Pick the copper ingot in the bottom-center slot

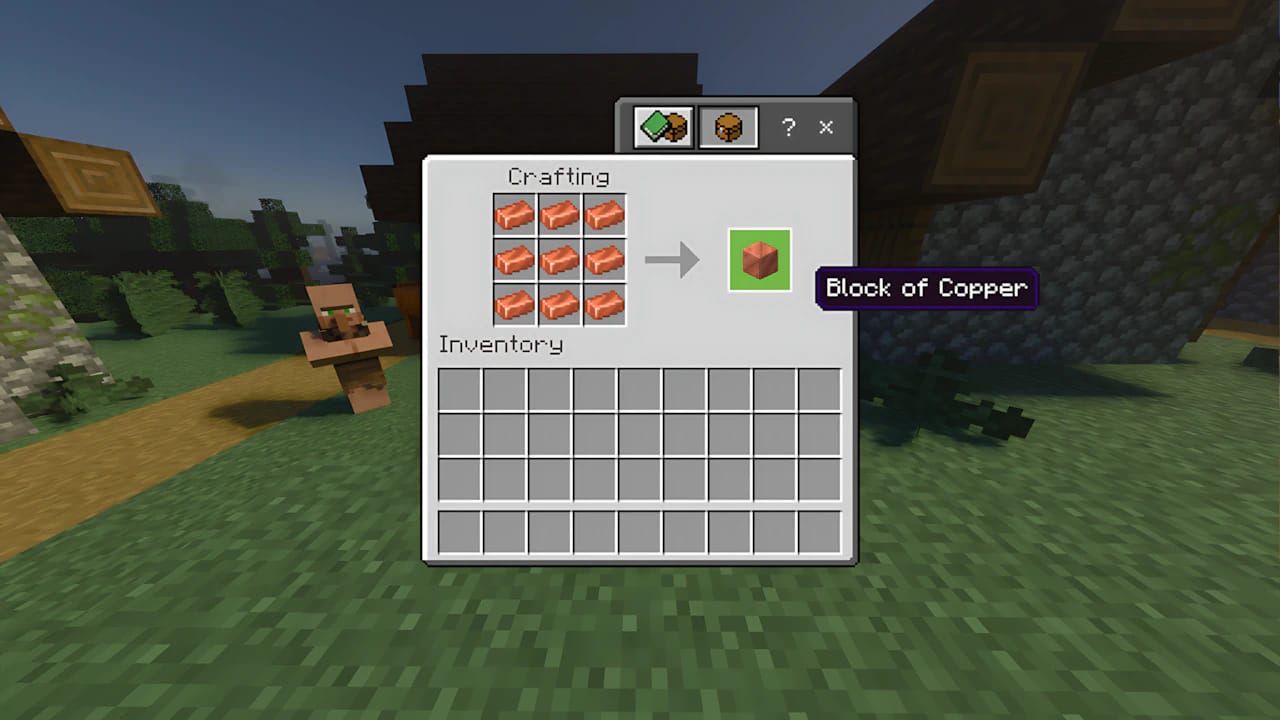560,305
